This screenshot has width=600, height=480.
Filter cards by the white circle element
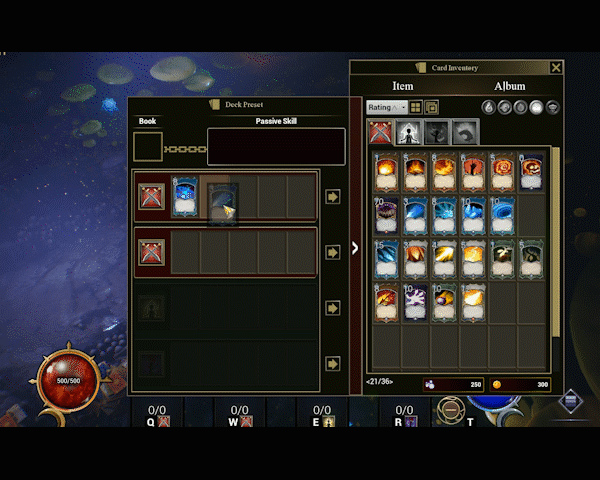pyautogui.click(x=536, y=107)
